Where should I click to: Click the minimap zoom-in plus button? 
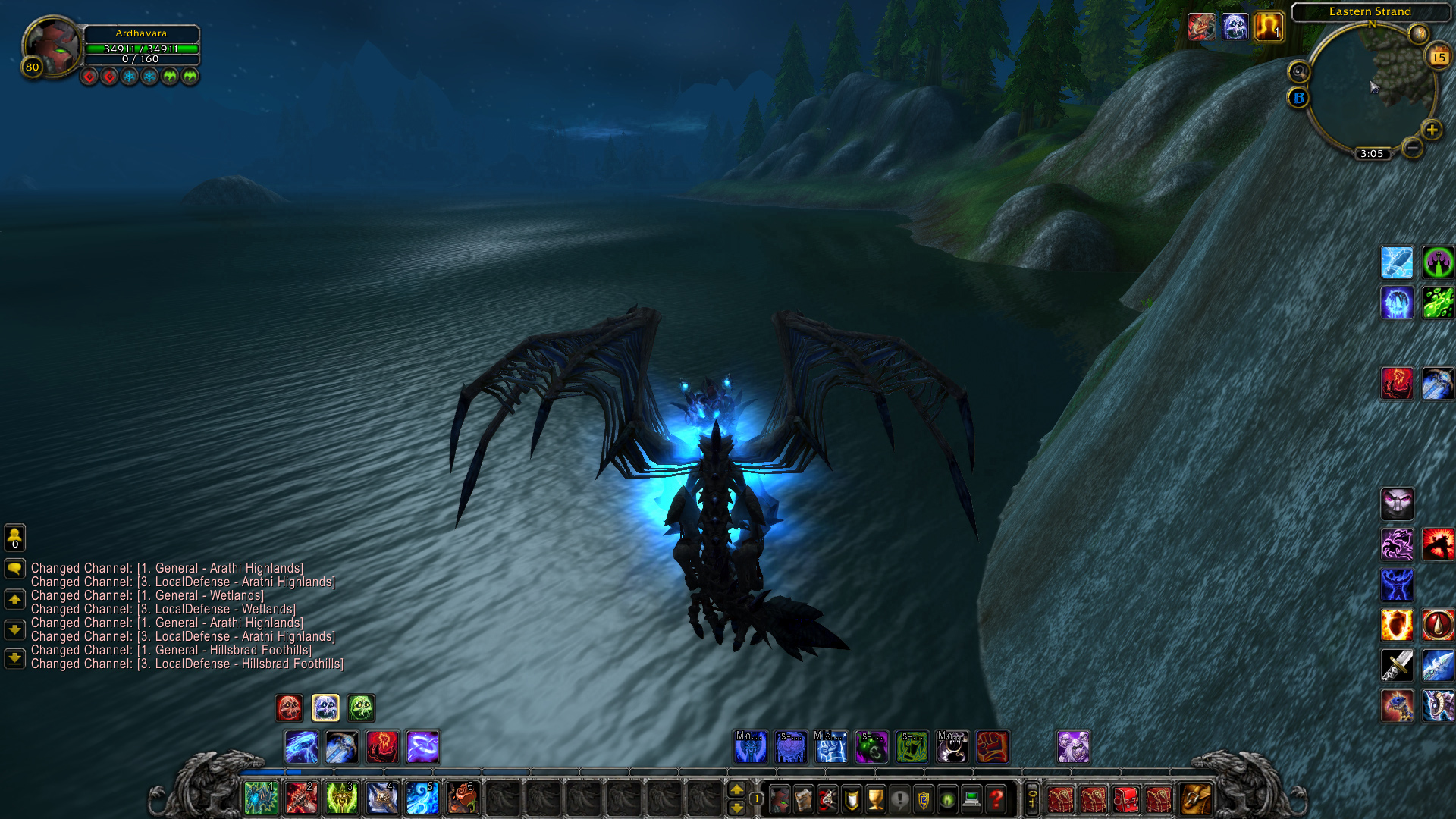[1431, 130]
